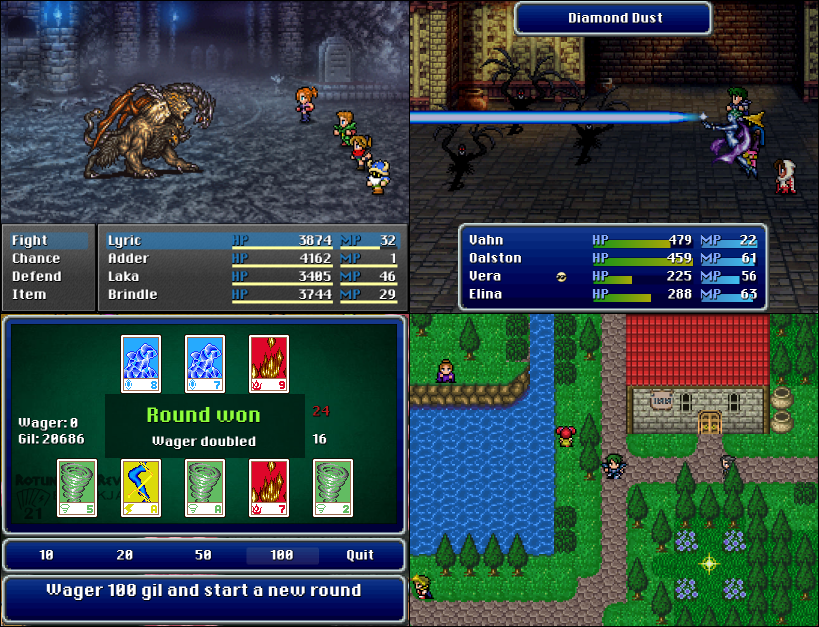Screen dimensions: 819x627
Task: Wager 10 gil
Action: click(x=47, y=555)
